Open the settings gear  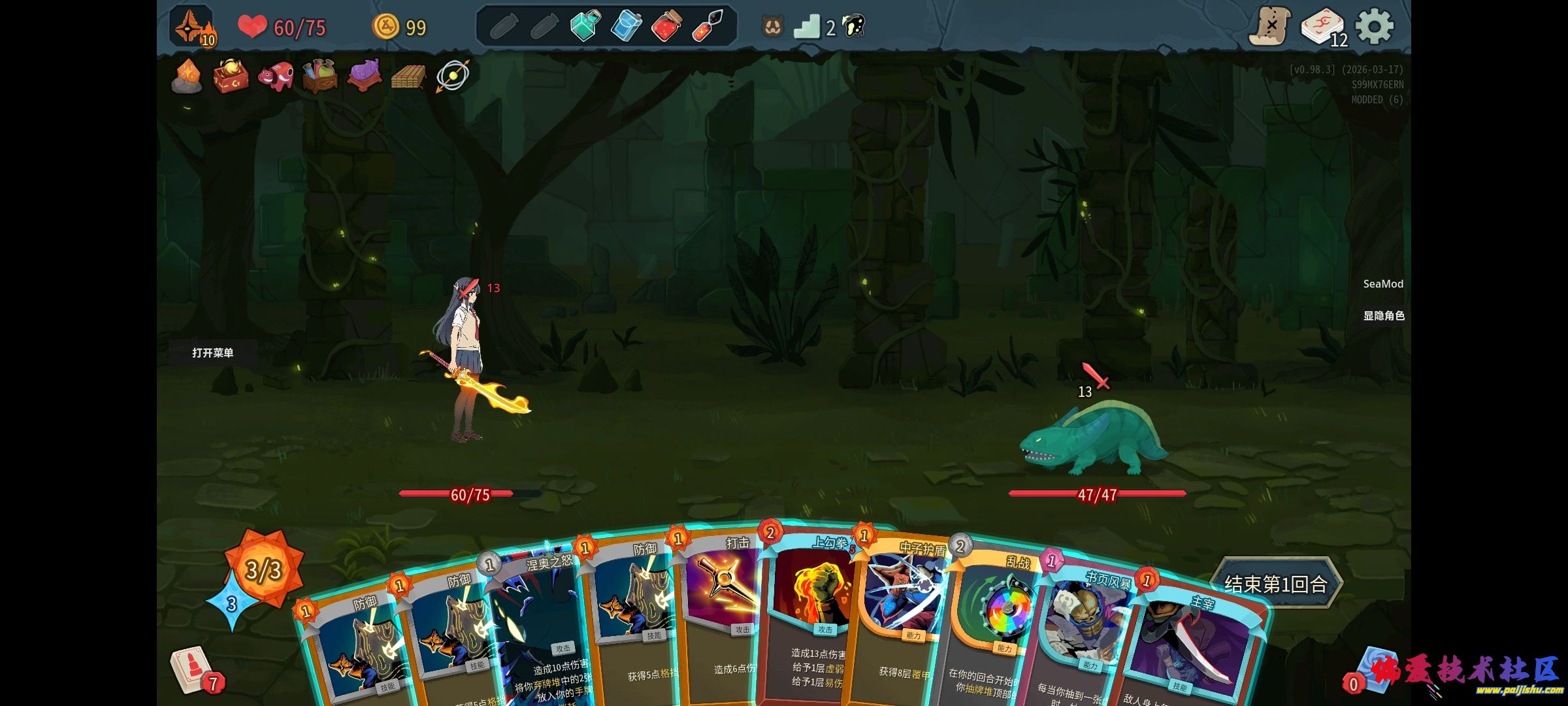1375,27
